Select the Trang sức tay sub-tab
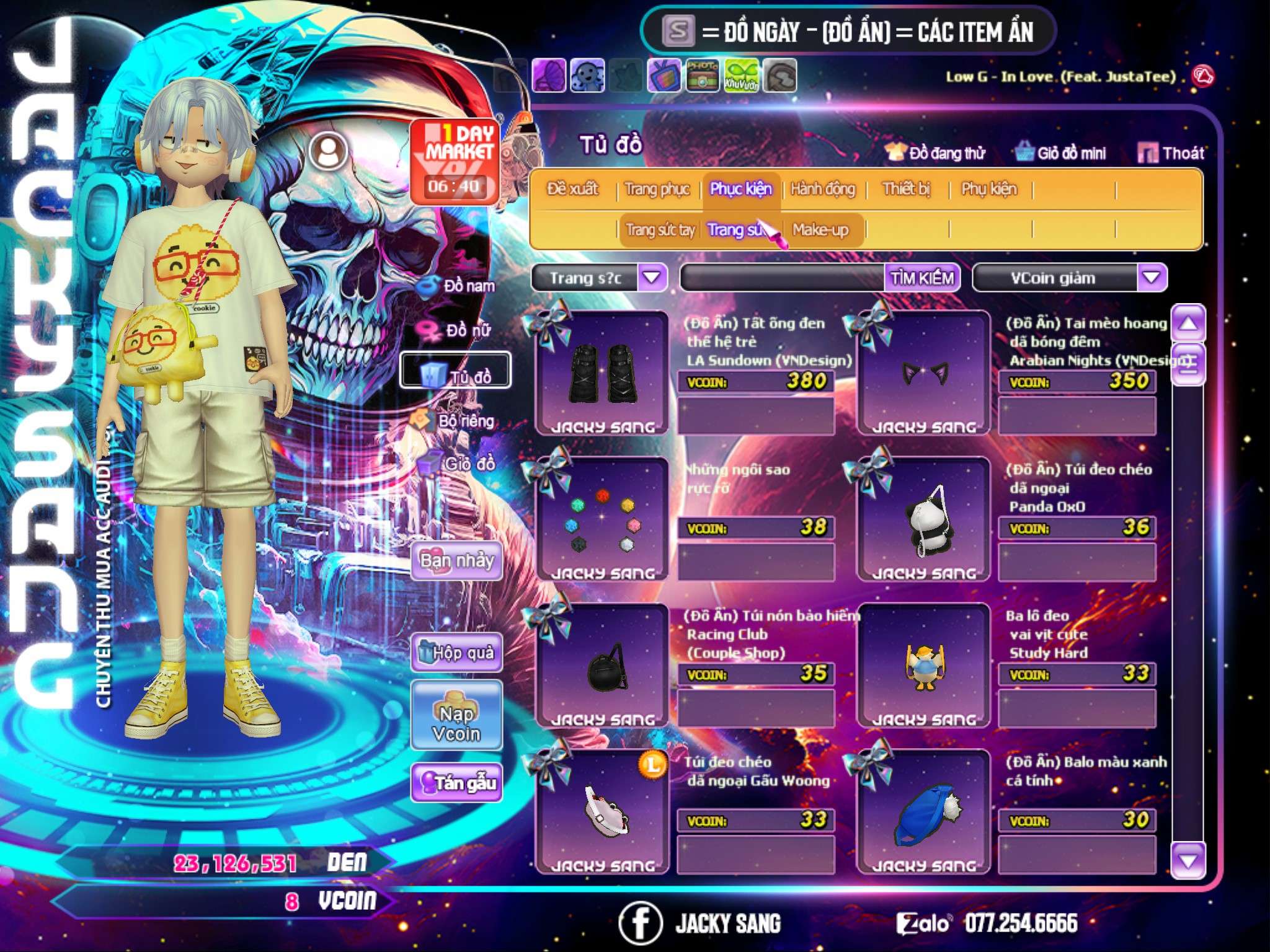Image resolution: width=1270 pixels, height=952 pixels. pyautogui.click(x=660, y=230)
